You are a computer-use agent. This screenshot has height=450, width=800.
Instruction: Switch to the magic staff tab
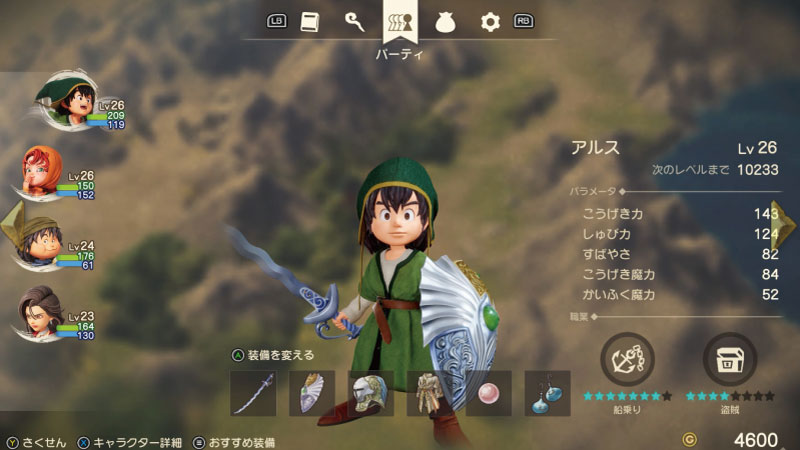pyautogui.click(x=354, y=21)
